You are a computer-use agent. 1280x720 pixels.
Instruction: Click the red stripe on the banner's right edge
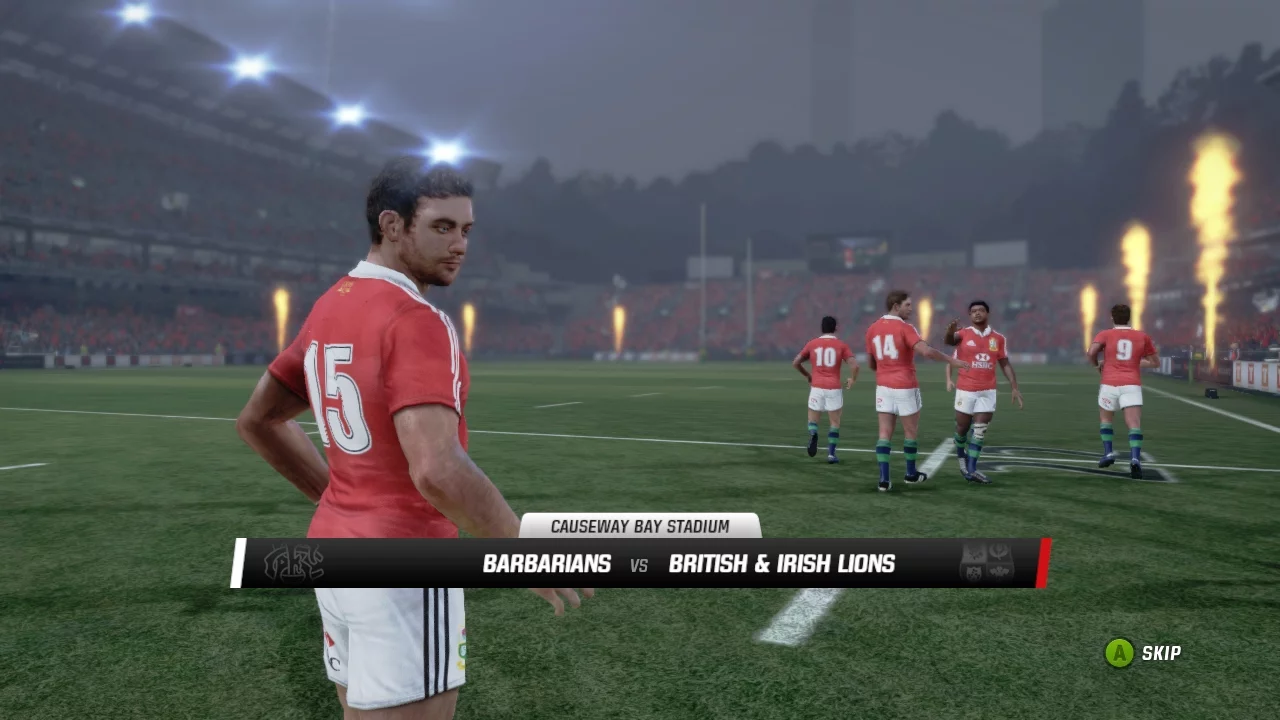click(1046, 562)
